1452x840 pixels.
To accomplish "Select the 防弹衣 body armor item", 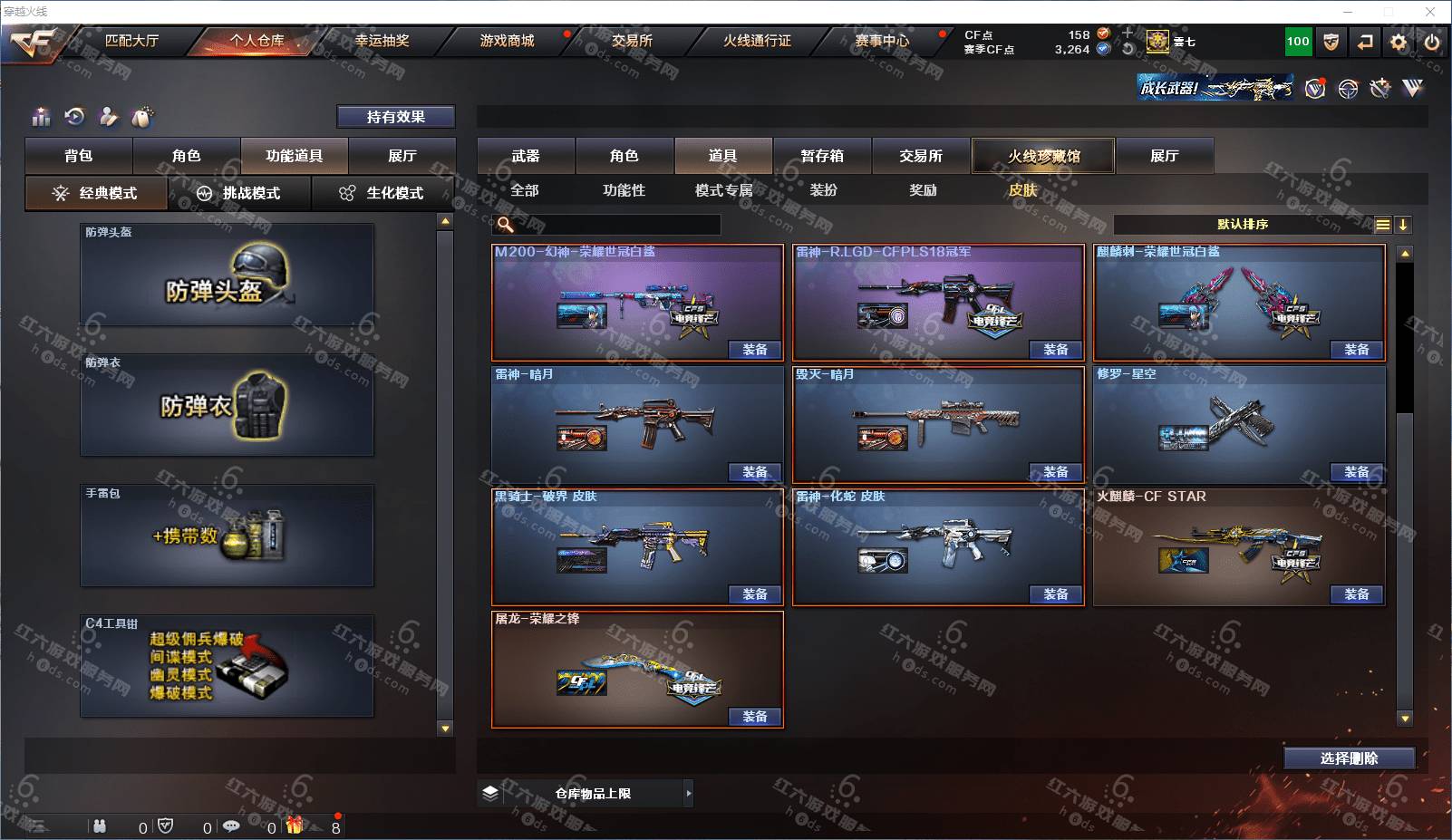I will (227, 405).
